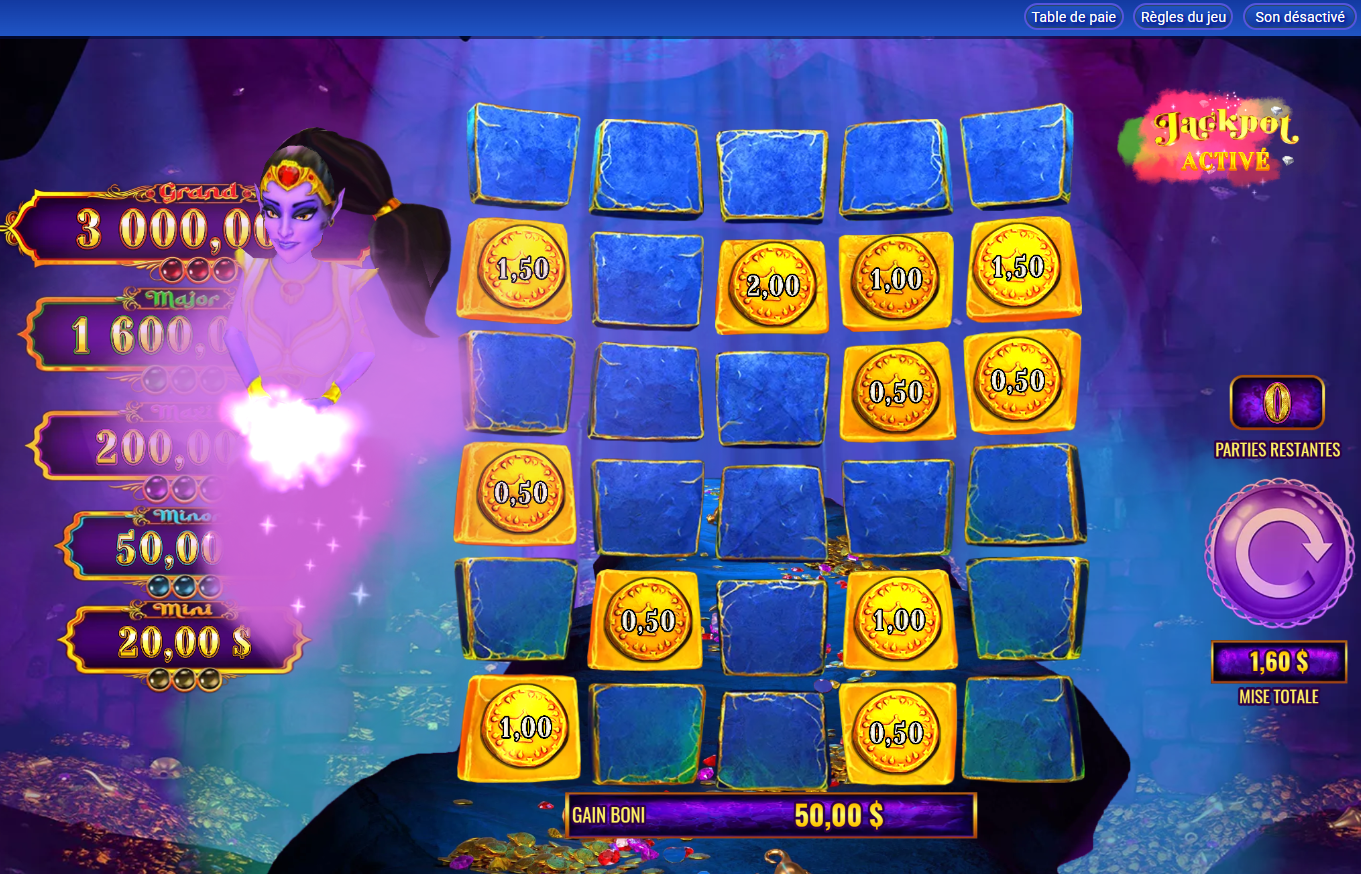
Task: Toggle the Son désactivé sound button
Action: 1299,17
